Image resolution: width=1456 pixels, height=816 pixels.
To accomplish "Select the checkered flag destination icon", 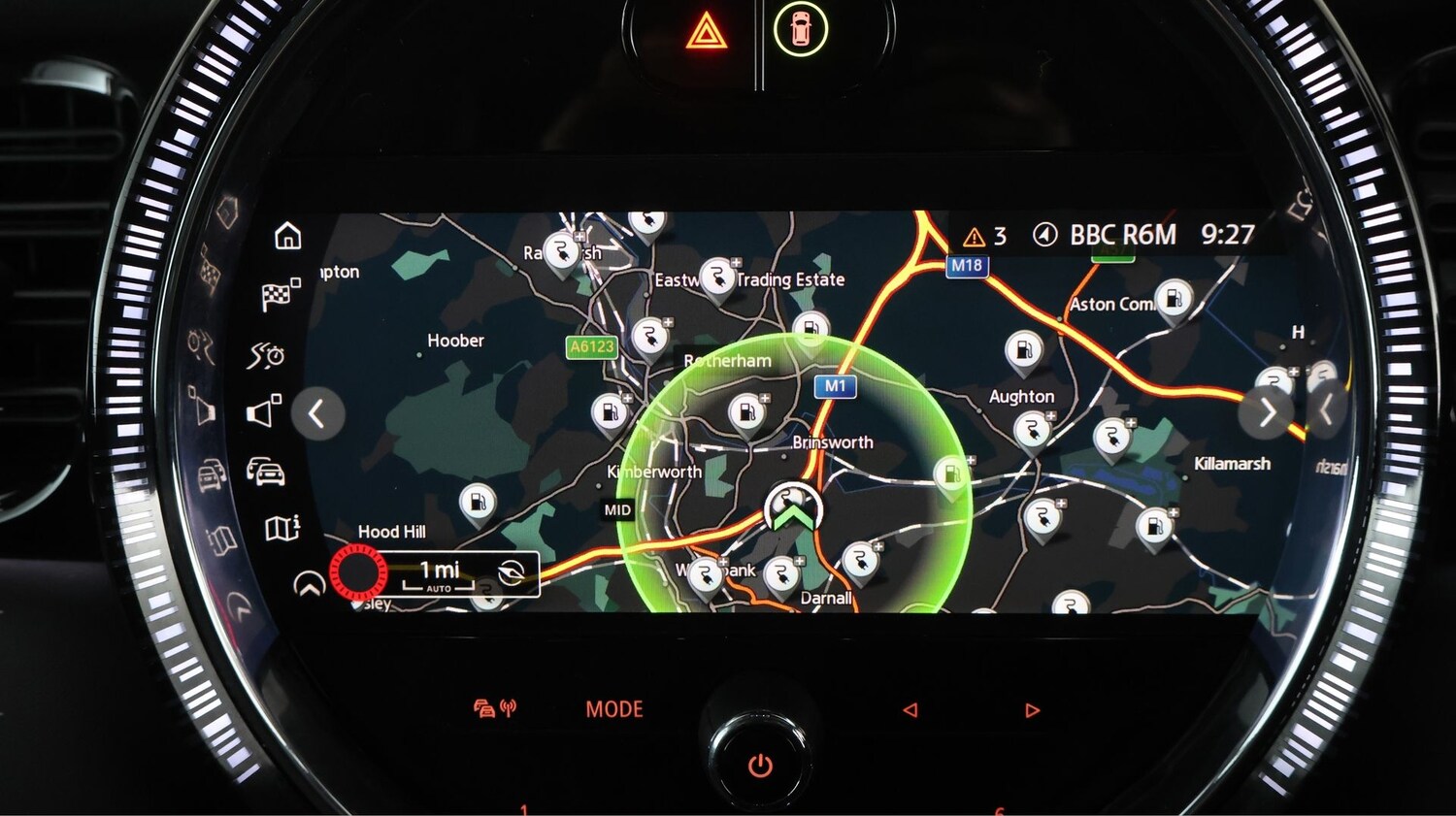I will (x=280, y=295).
